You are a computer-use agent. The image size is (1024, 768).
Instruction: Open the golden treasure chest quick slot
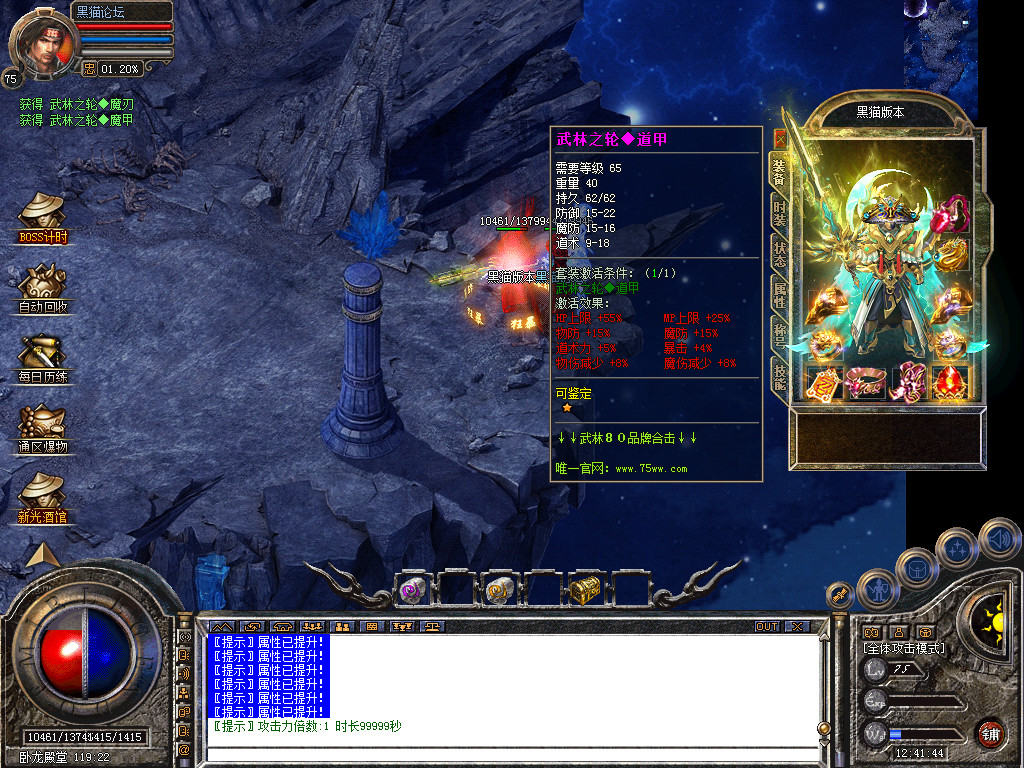point(584,592)
